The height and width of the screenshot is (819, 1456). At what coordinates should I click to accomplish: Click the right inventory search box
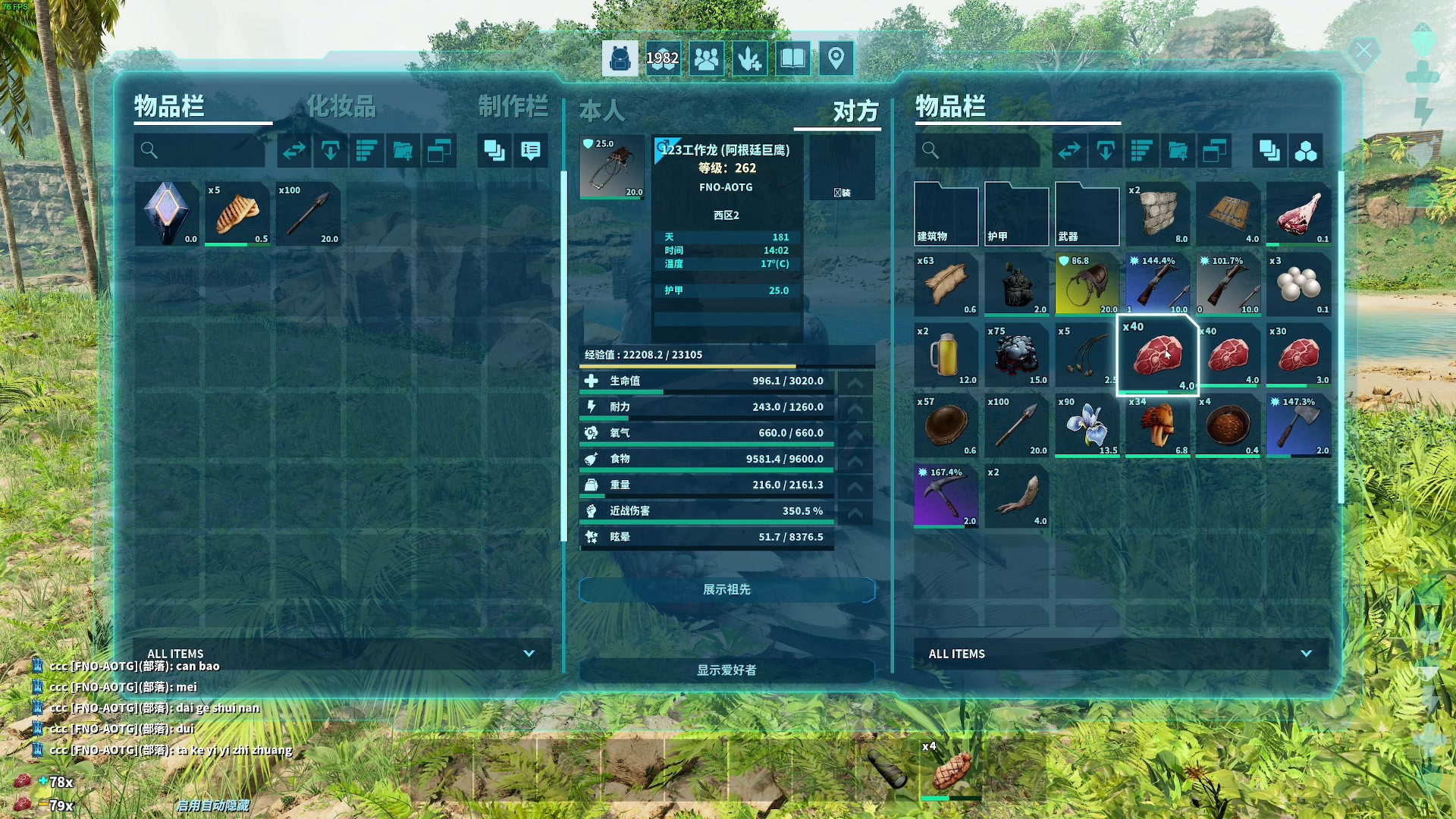coord(978,151)
